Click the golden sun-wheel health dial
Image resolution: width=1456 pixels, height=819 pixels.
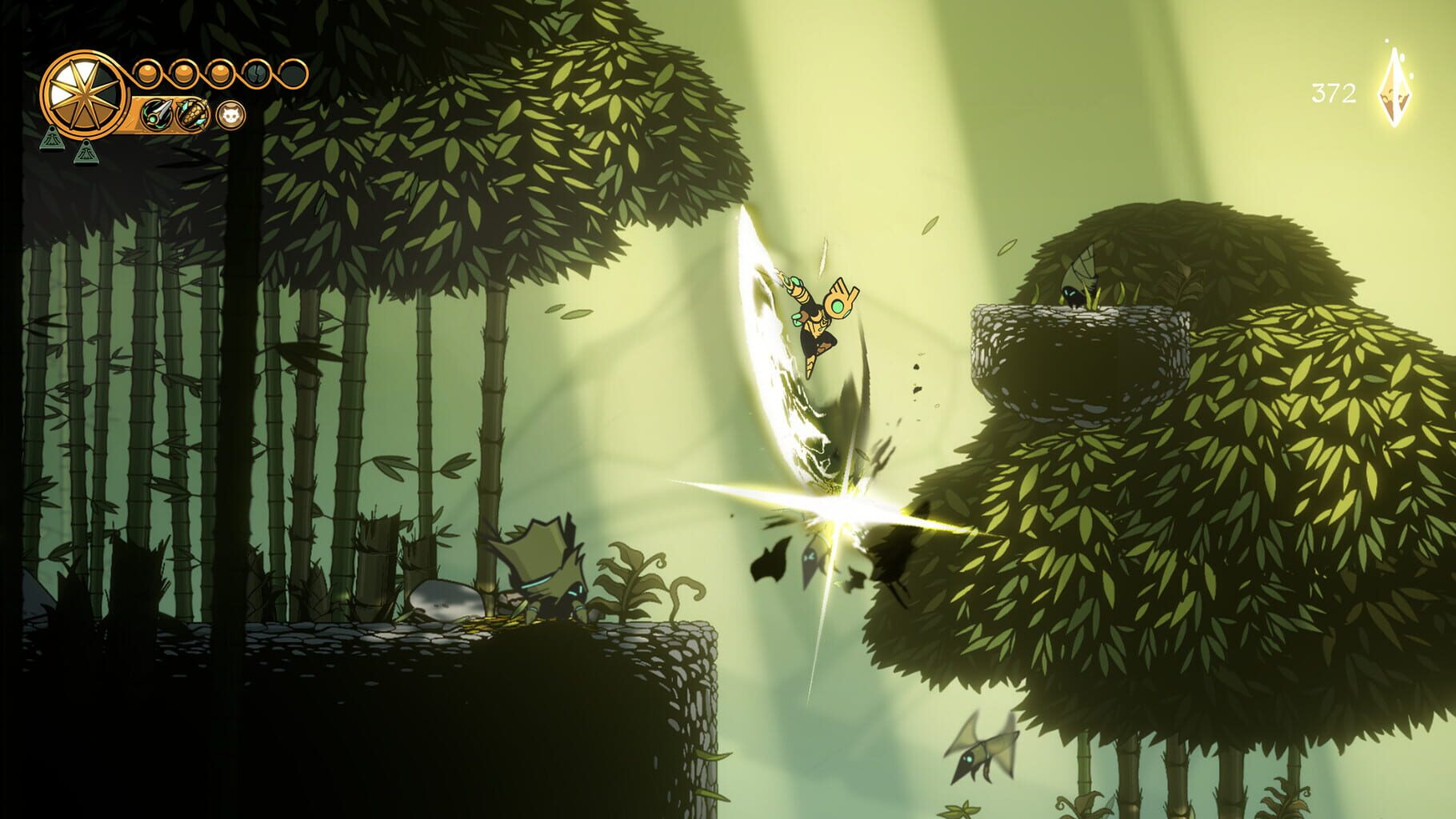coord(86,95)
